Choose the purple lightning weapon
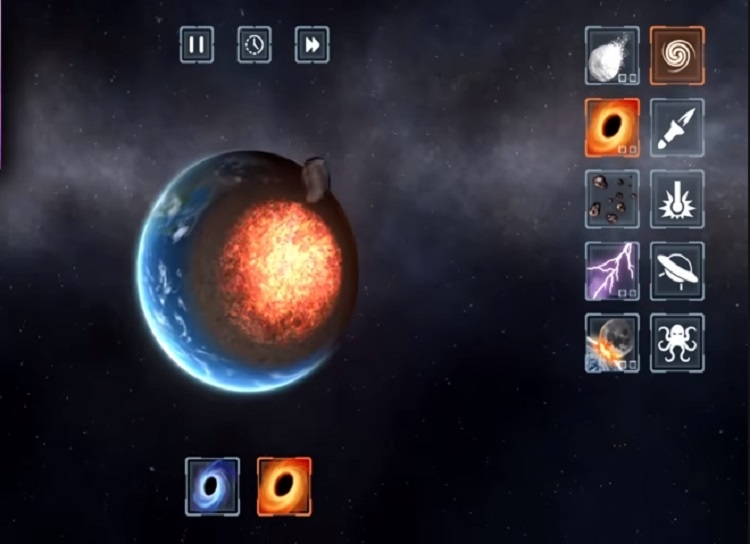This screenshot has height=544, width=750. [x=612, y=271]
